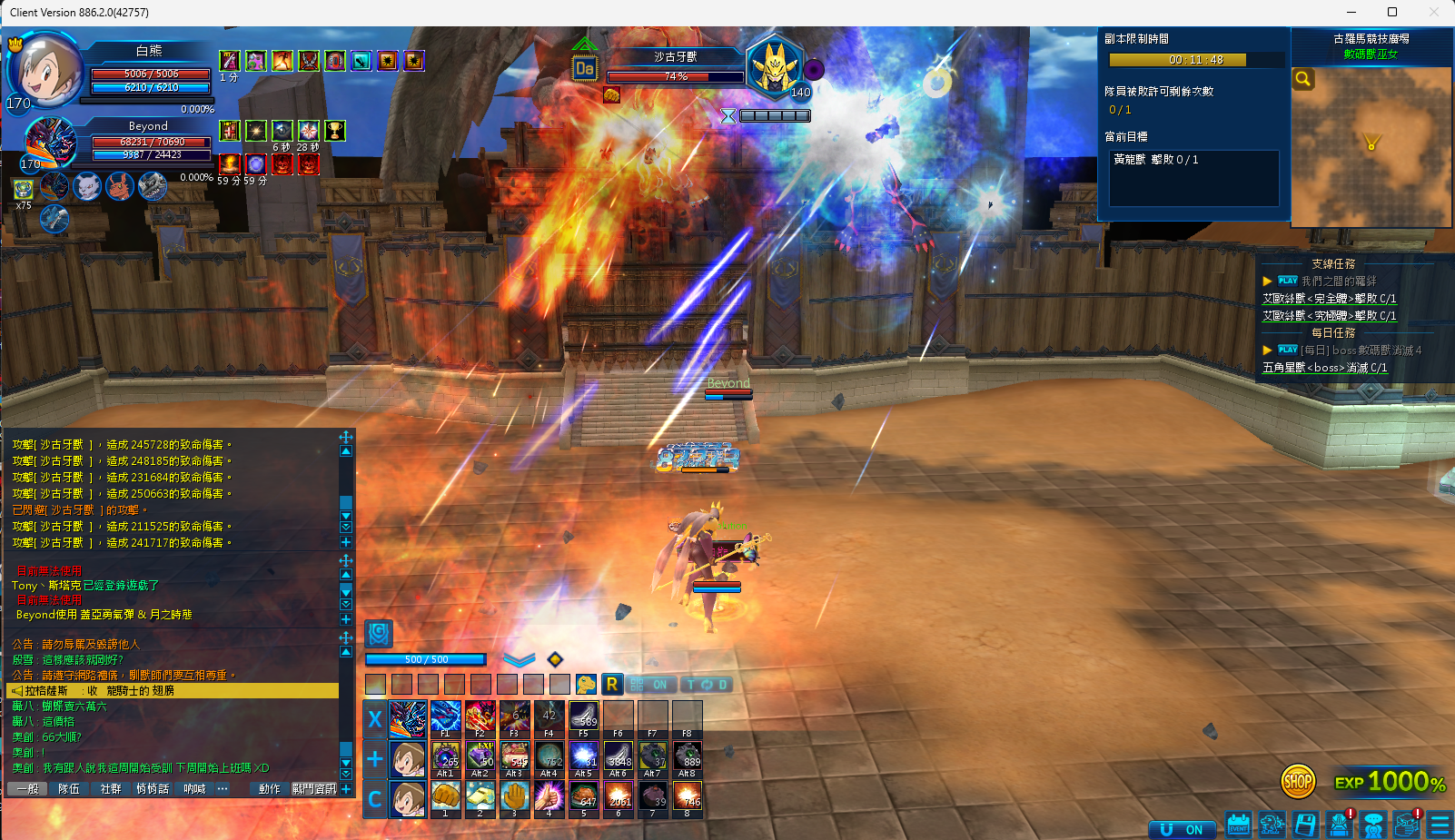Select the white cat Digimon partner portrait

[87, 186]
